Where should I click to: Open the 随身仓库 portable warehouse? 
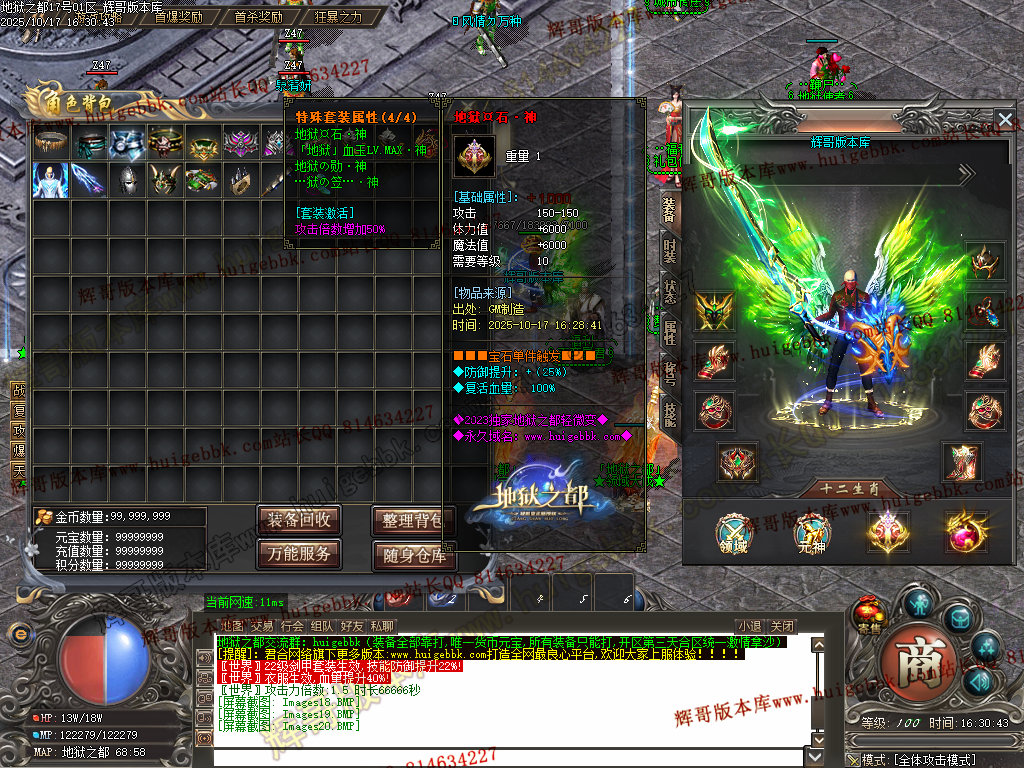click(412, 555)
